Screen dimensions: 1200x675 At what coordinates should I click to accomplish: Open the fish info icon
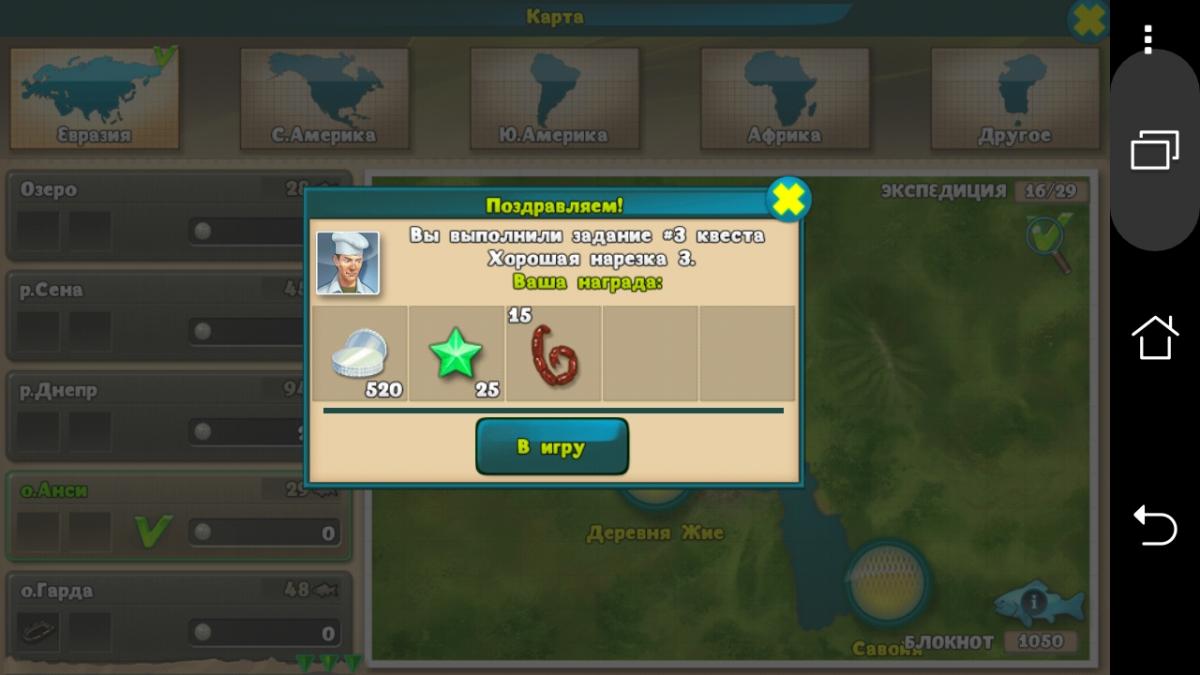1035,602
